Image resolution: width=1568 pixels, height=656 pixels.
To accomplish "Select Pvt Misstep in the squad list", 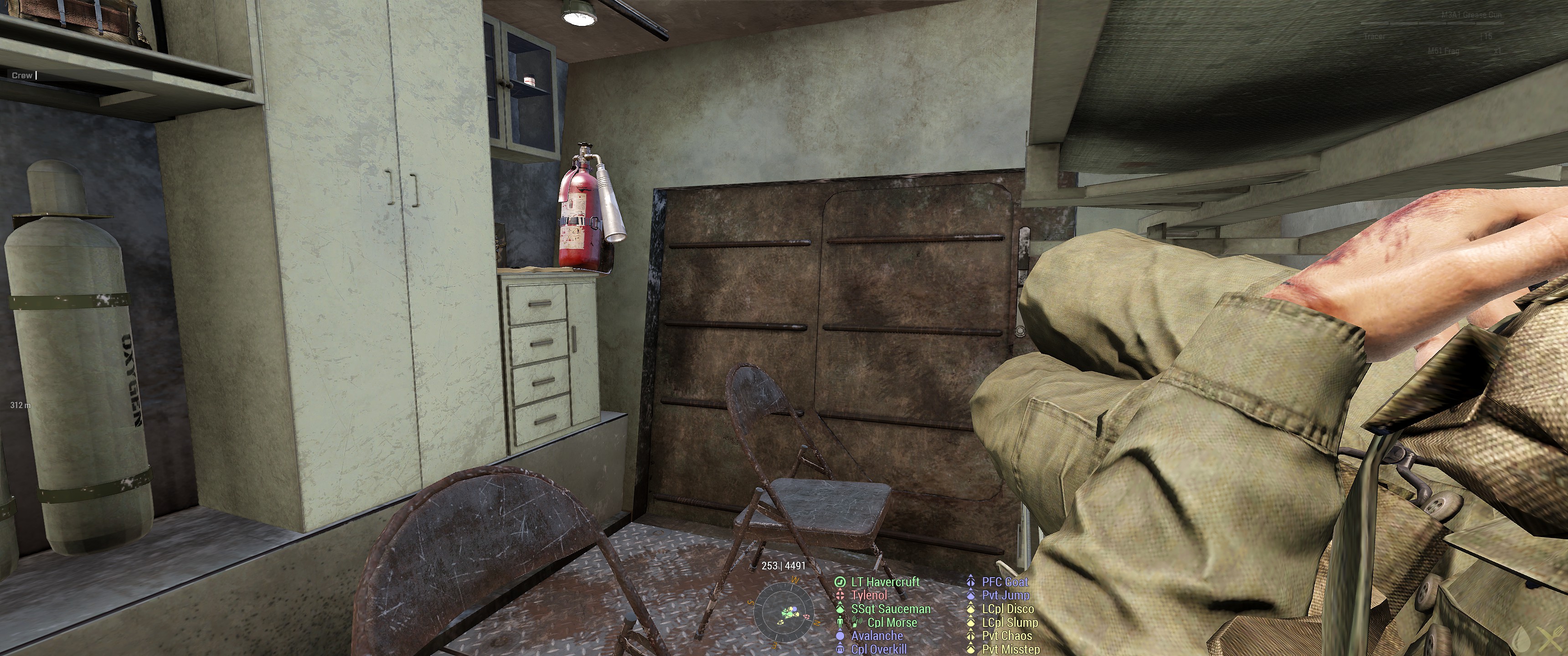I will 1011,649.
